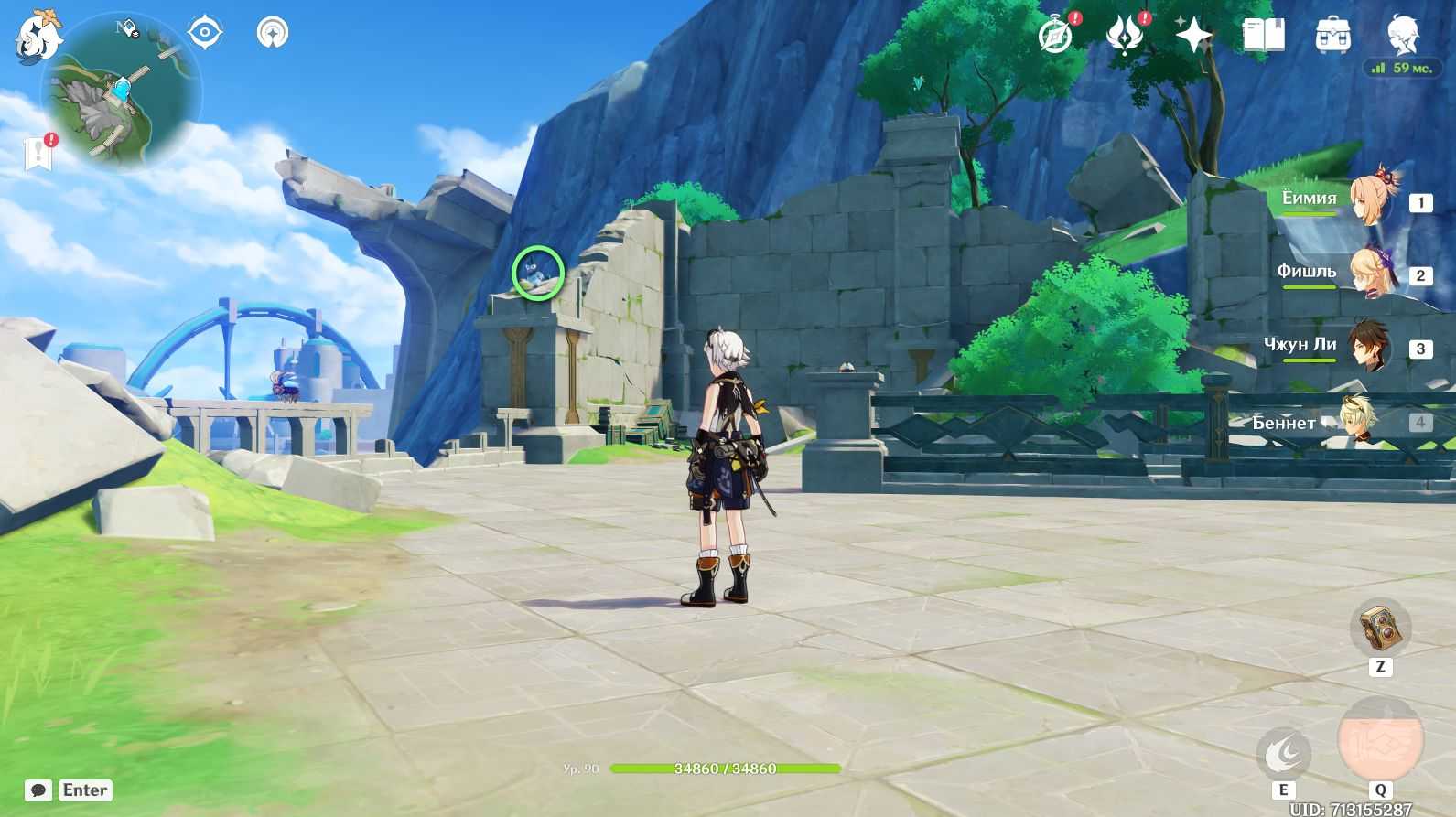Open the quest navigation target icon
1456x817 pixels.
tap(205, 33)
